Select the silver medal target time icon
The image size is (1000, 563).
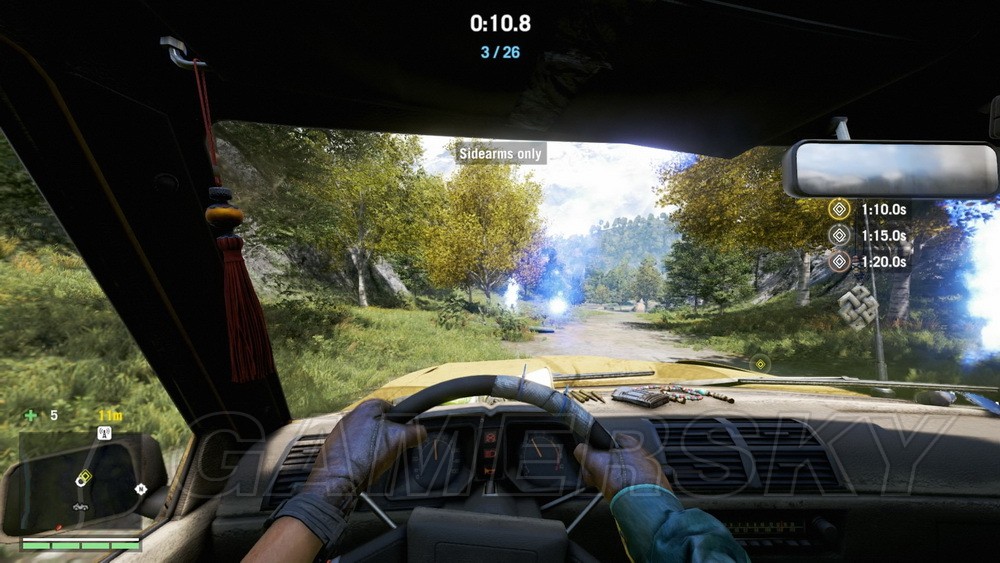839,236
